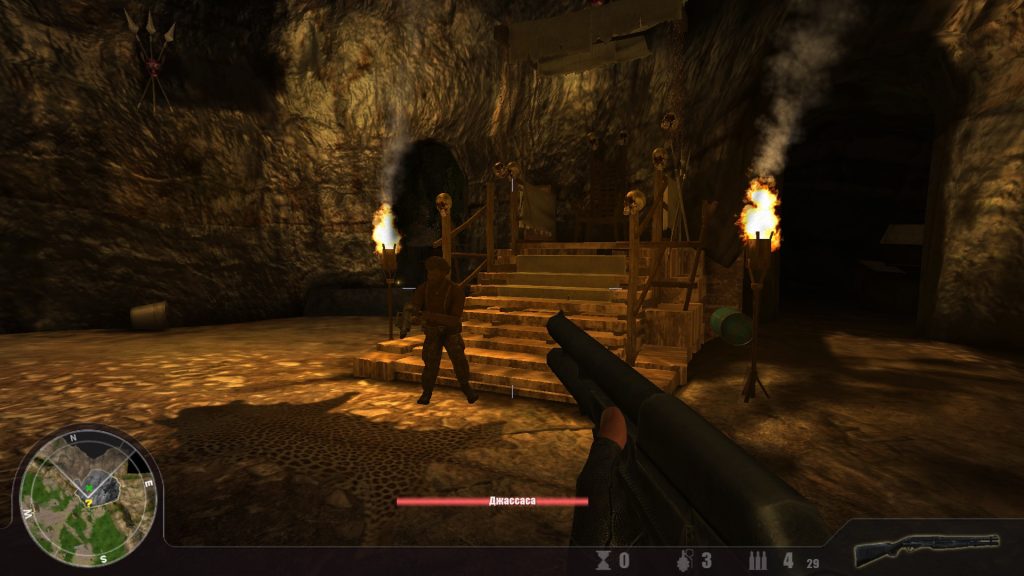Click the bullets ammo icon

(x=760, y=560)
